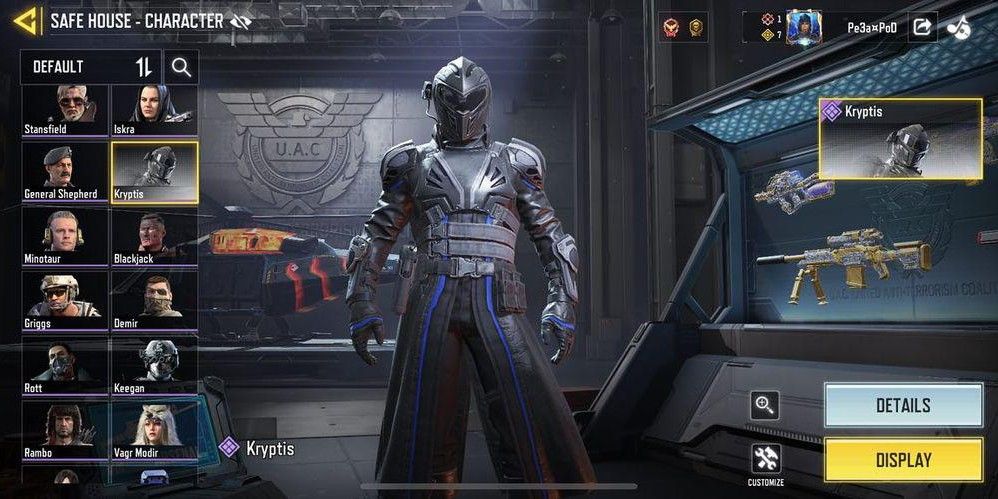Select the Stansfield character tile

click(65, 109)
